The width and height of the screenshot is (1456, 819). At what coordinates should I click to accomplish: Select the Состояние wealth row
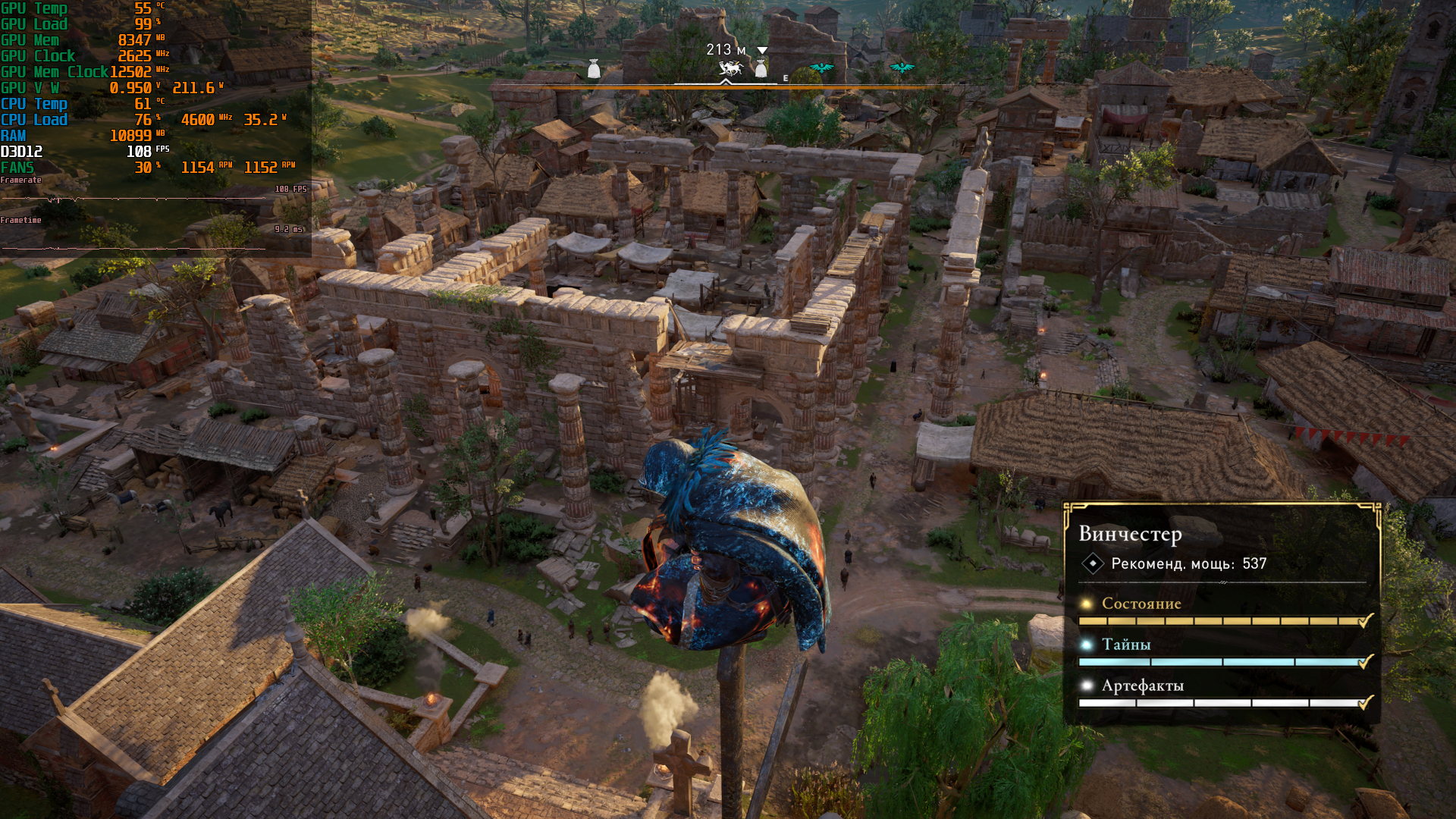(1141, 604)
